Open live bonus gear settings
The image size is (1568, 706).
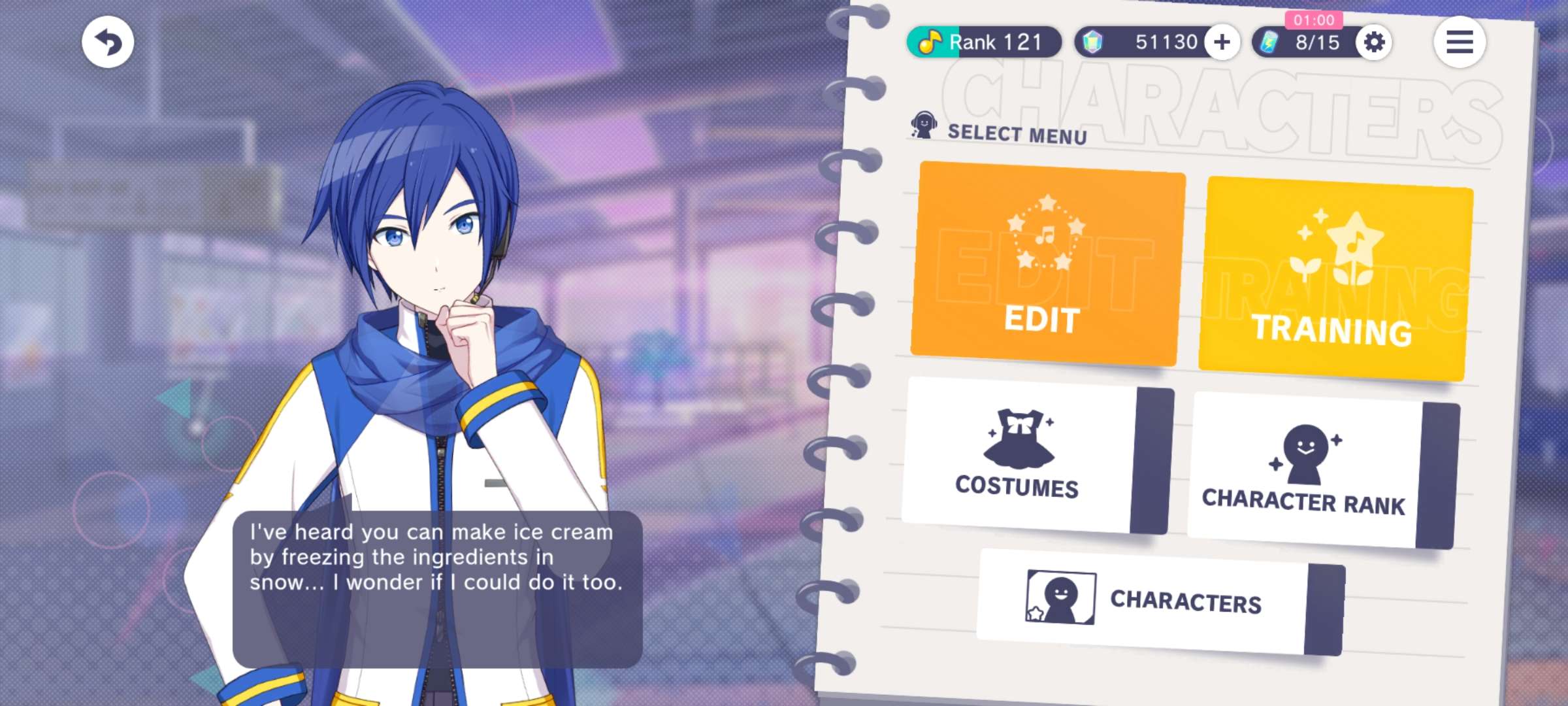pos(1374,42)
